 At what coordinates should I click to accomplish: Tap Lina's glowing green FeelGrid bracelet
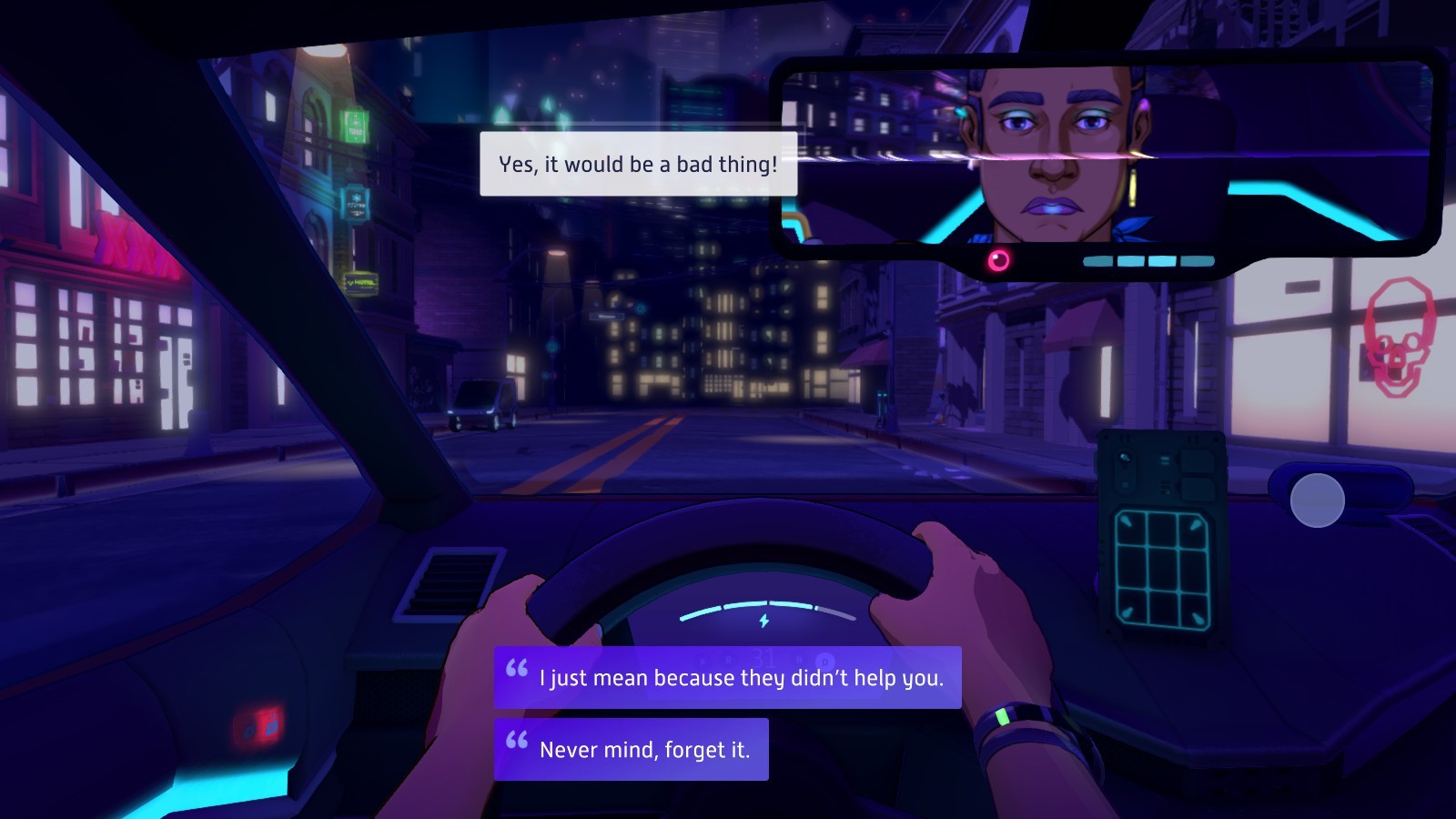point(1005,718)
